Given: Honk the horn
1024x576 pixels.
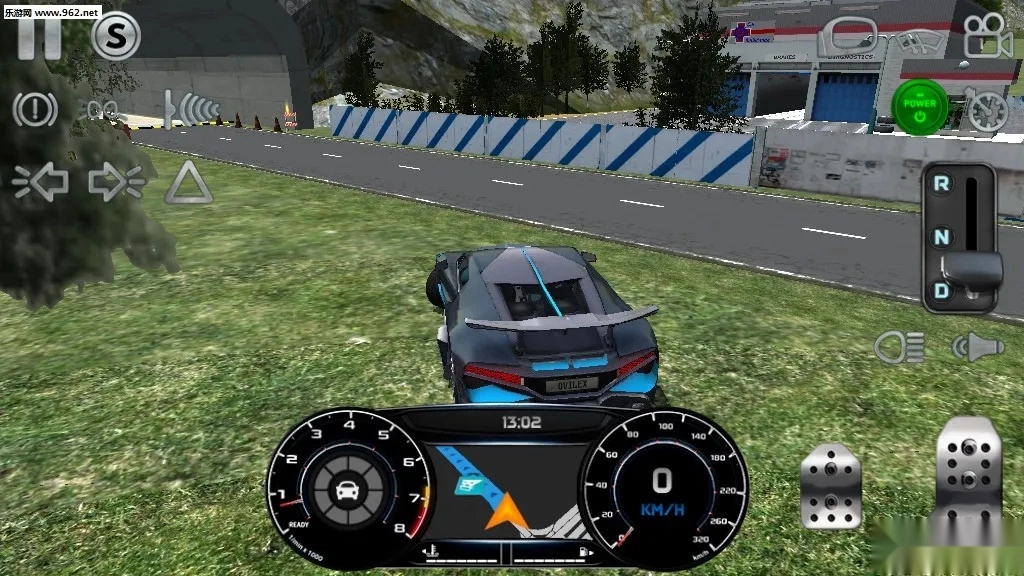Looking at the screenshot, I should click(977, 347).
